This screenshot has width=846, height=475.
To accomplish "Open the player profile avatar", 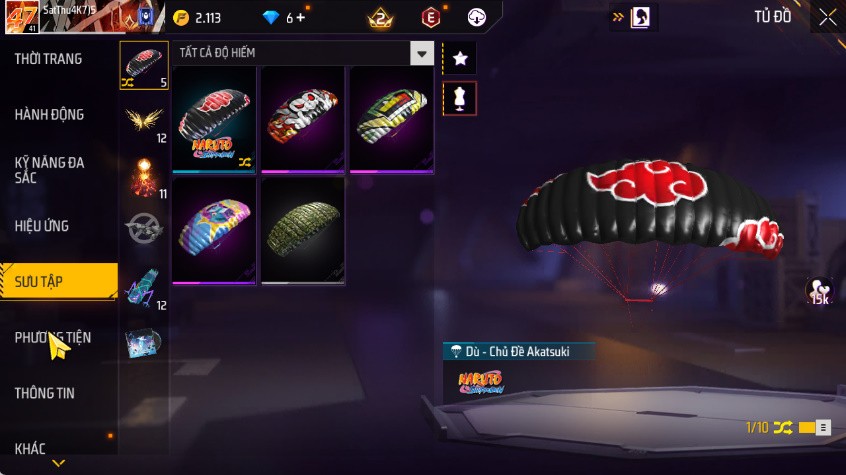I will click(x=20, y=17).
